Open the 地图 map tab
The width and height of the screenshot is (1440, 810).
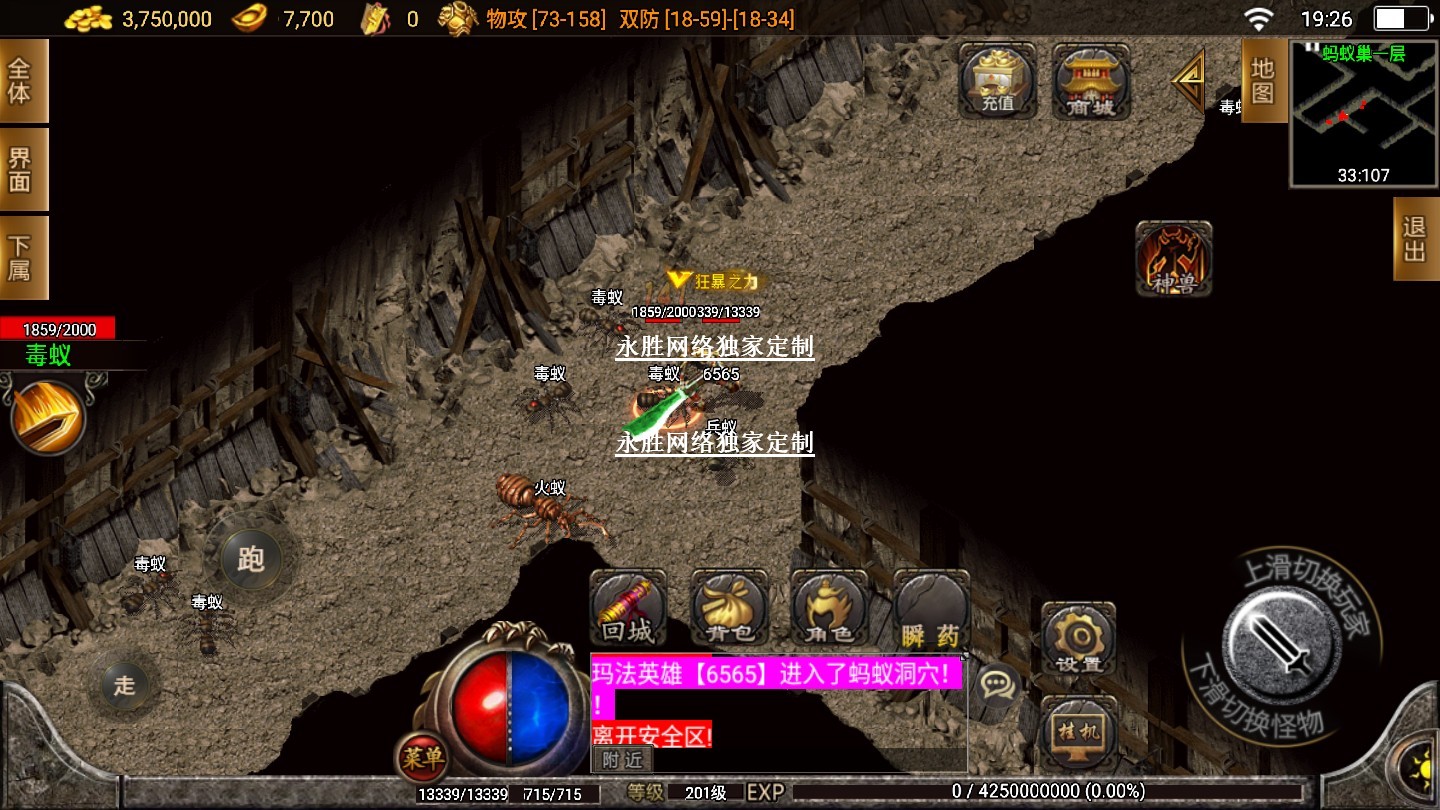(1263, 80)
